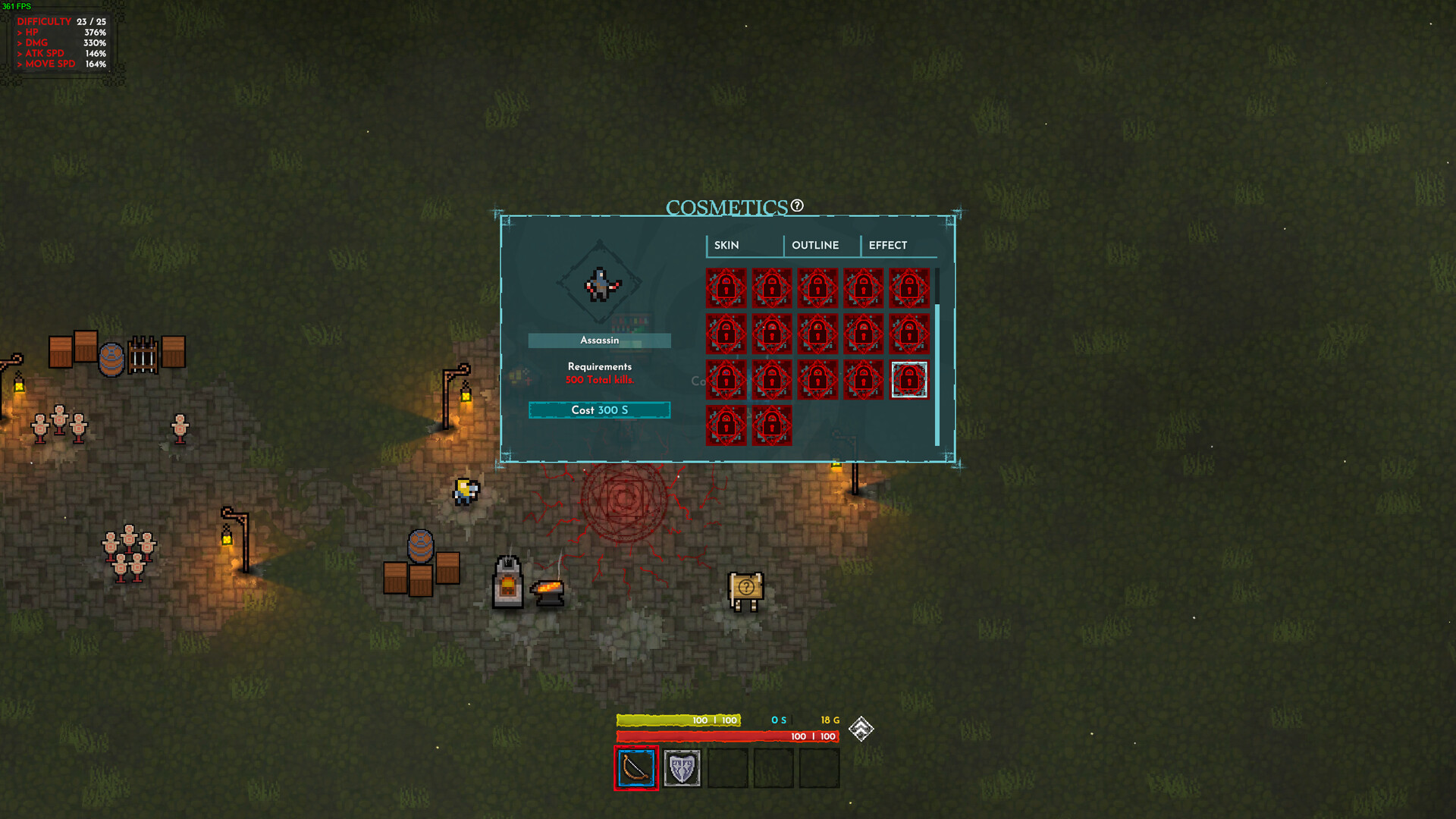Switch to the OUTLINE tab
The height and width of the screenshot is (819, 1456).
tap(816, 245)
